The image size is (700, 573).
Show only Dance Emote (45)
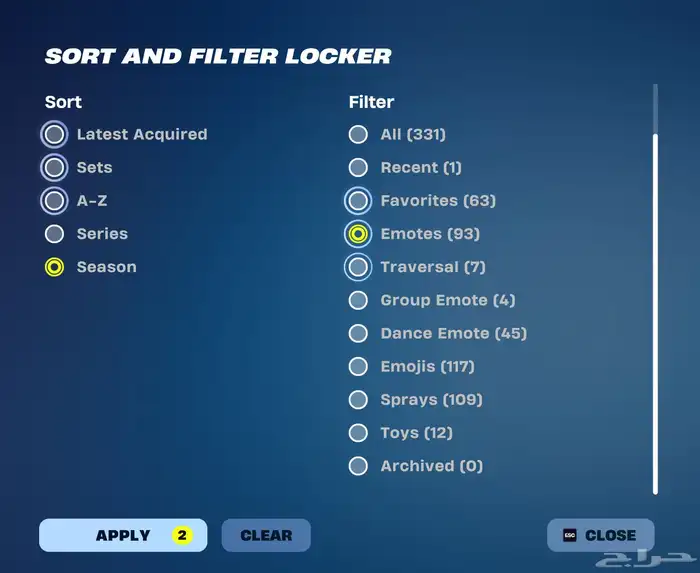click(x=357, y=333)
